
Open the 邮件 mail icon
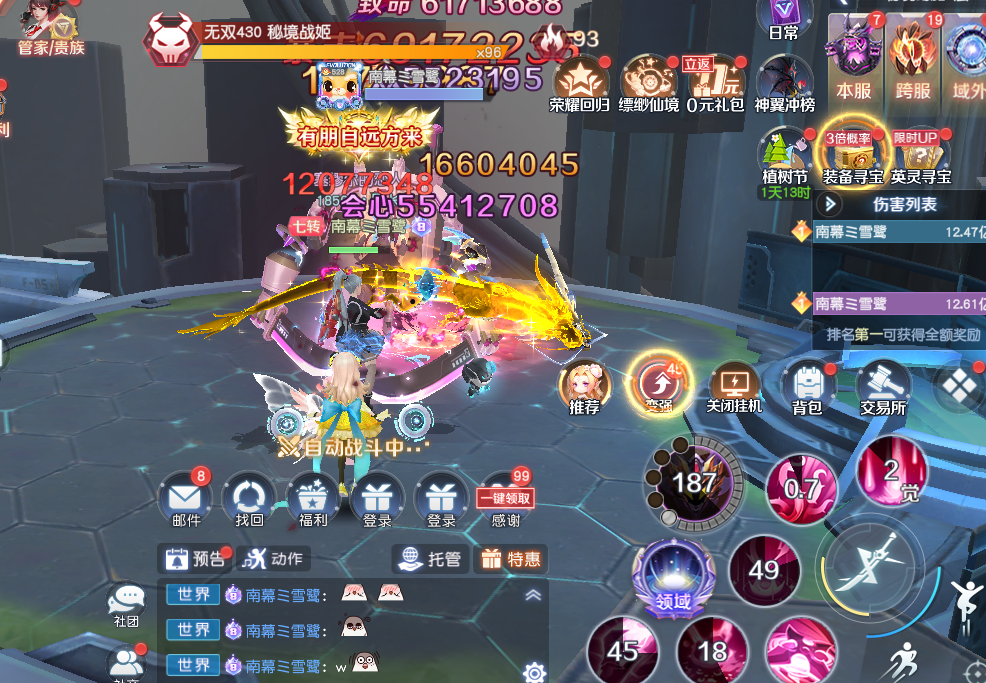pyautogui.click(x=187, y=497)
